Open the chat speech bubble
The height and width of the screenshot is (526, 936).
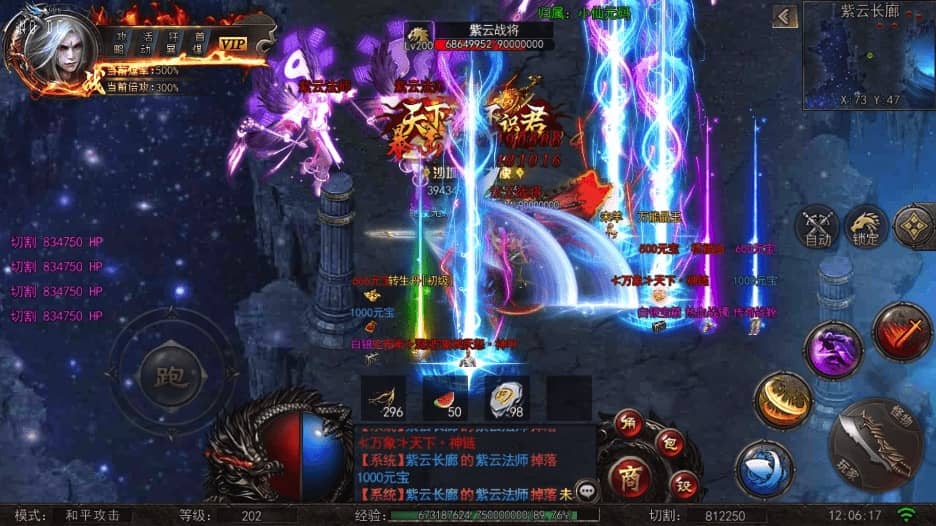point(586,490)
